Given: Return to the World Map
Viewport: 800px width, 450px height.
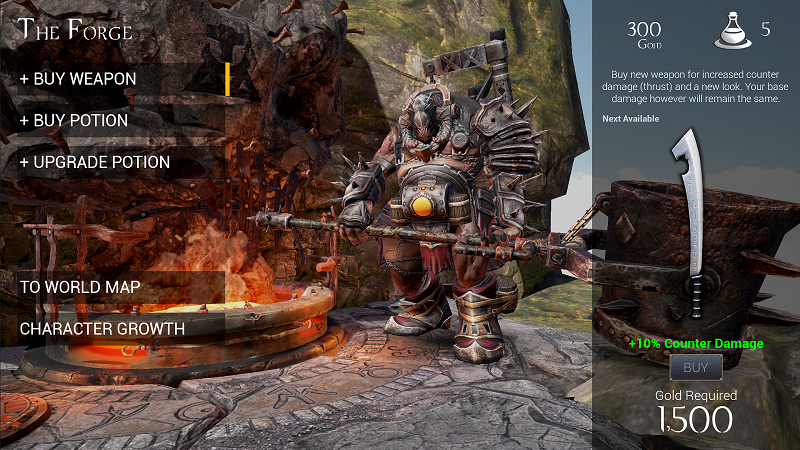Looking at the screenshot, I should click(x=80, y=287).
